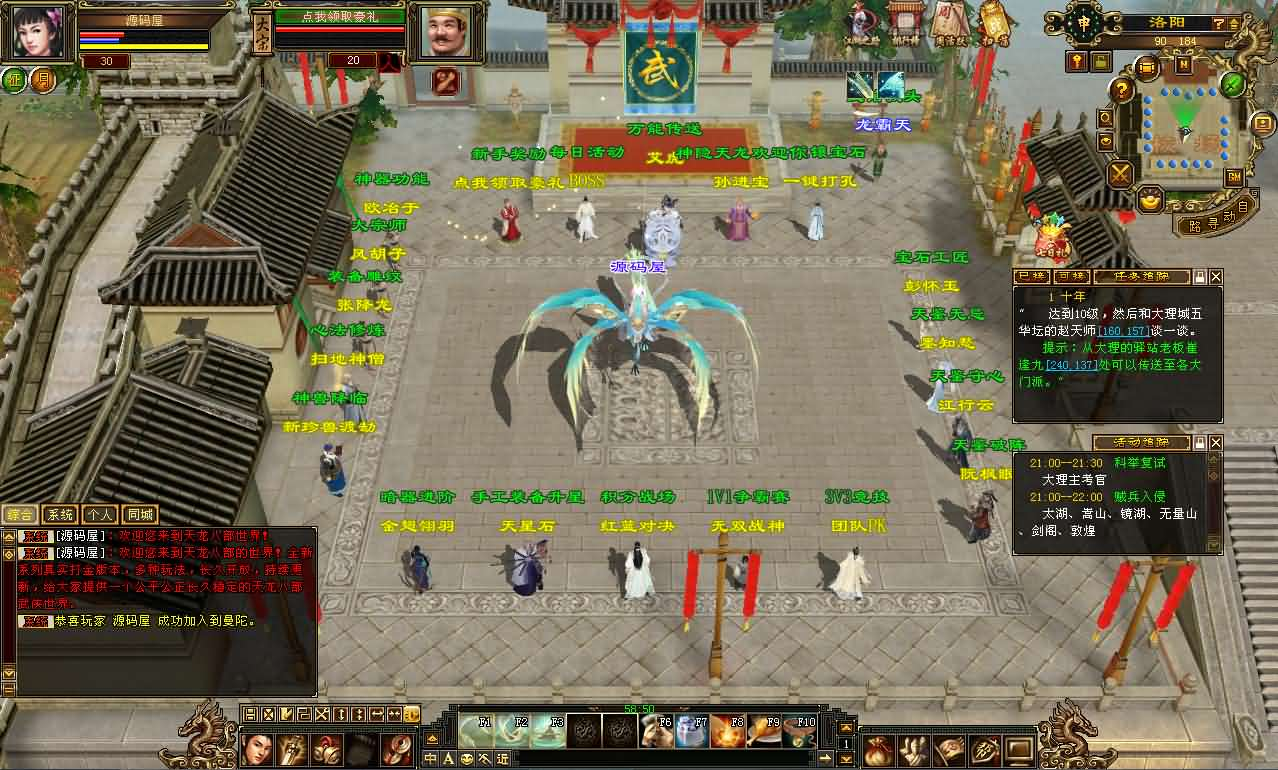Open the money bag inventory icon

tap(877, 748)
